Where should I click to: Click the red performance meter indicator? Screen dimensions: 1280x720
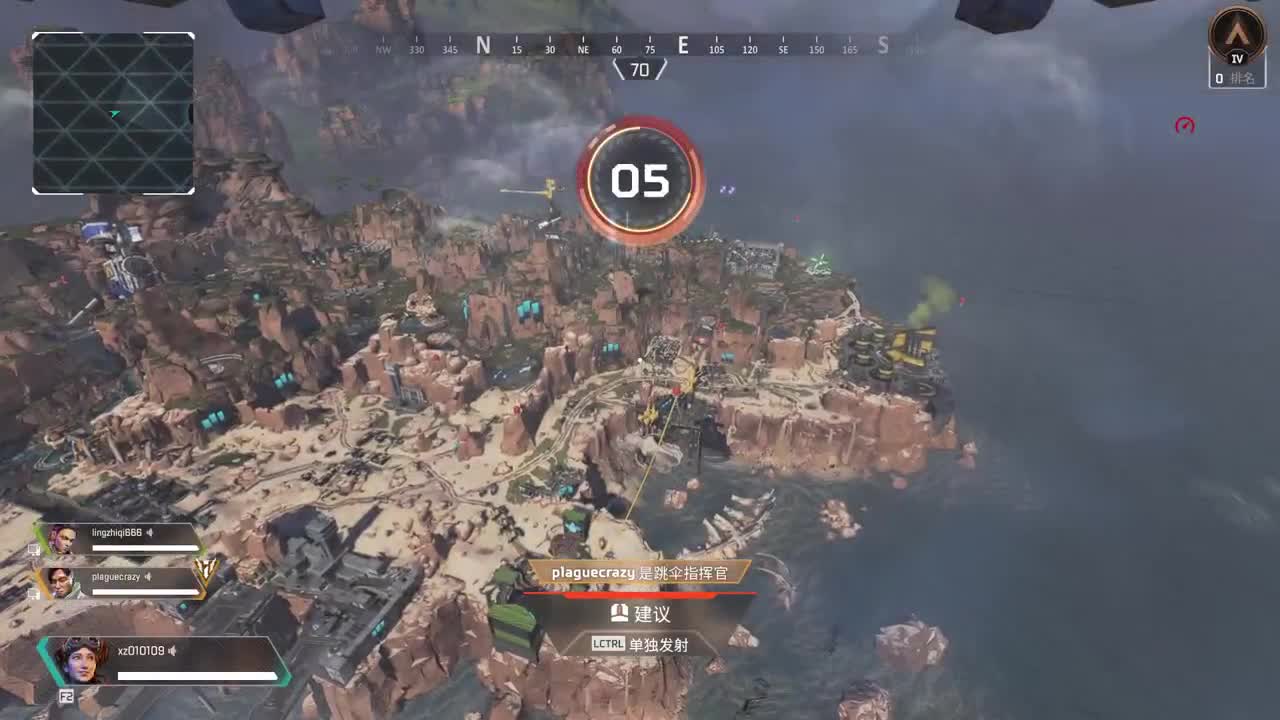(x=1185, y=124)
